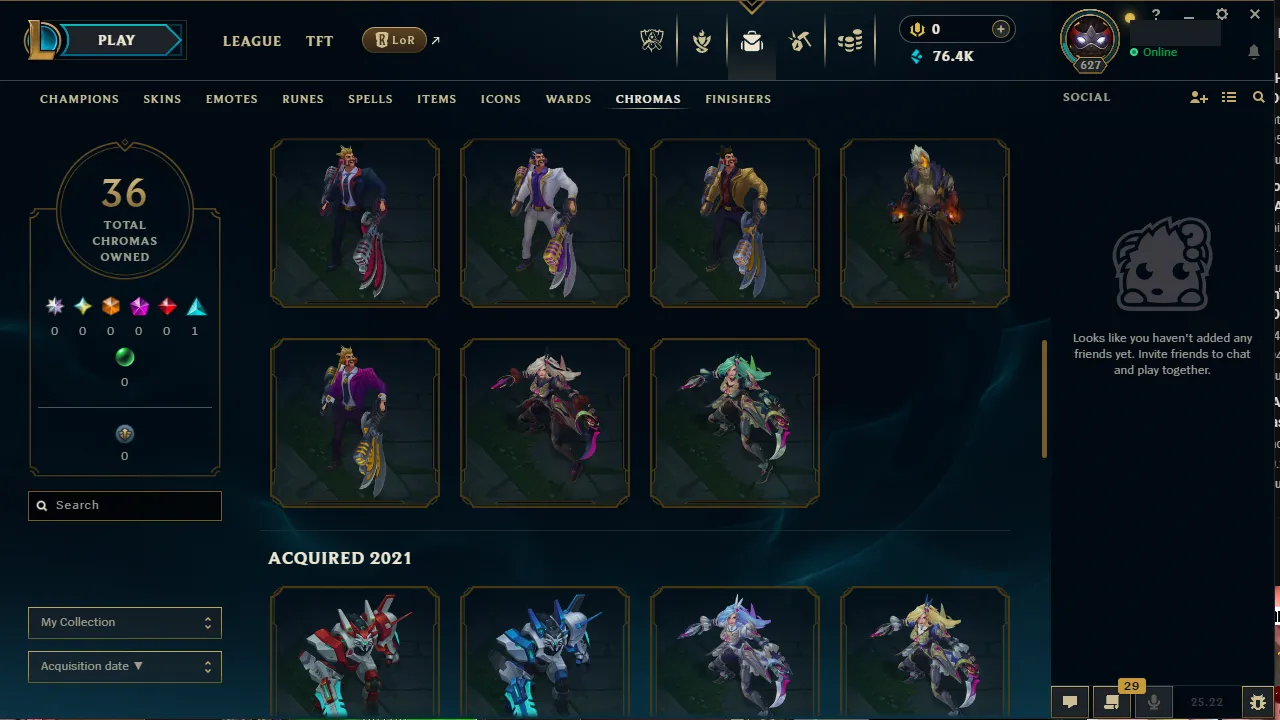Viewport: 1280px width, 720px height.
Task: Open the Clash icon in the top bar
Action: coord(702,41)
